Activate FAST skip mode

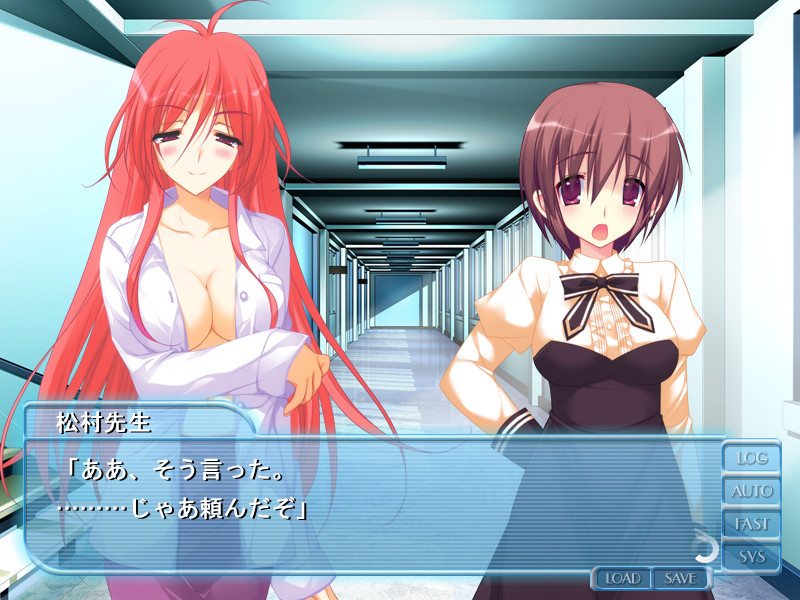(752, 524)
